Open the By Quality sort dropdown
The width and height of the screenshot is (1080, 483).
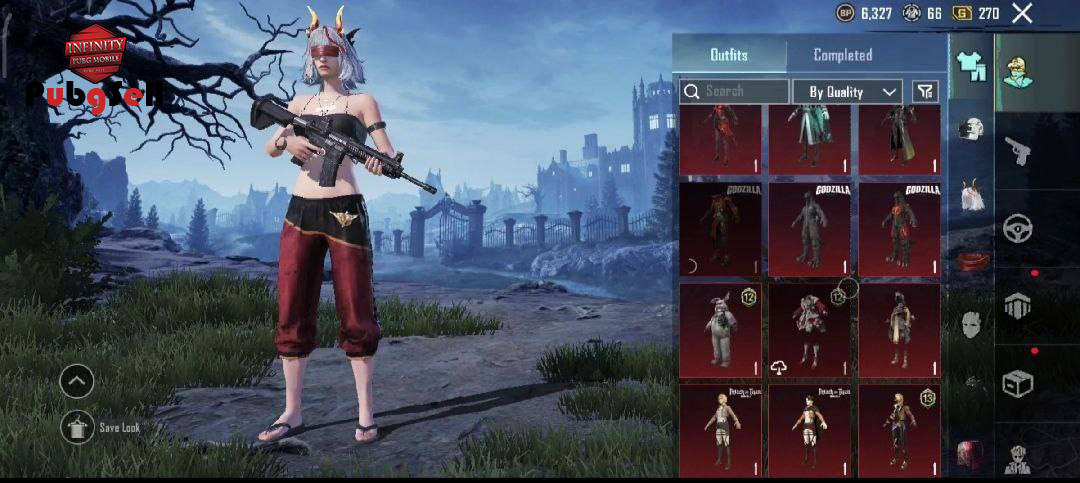[x=847, y=91]
